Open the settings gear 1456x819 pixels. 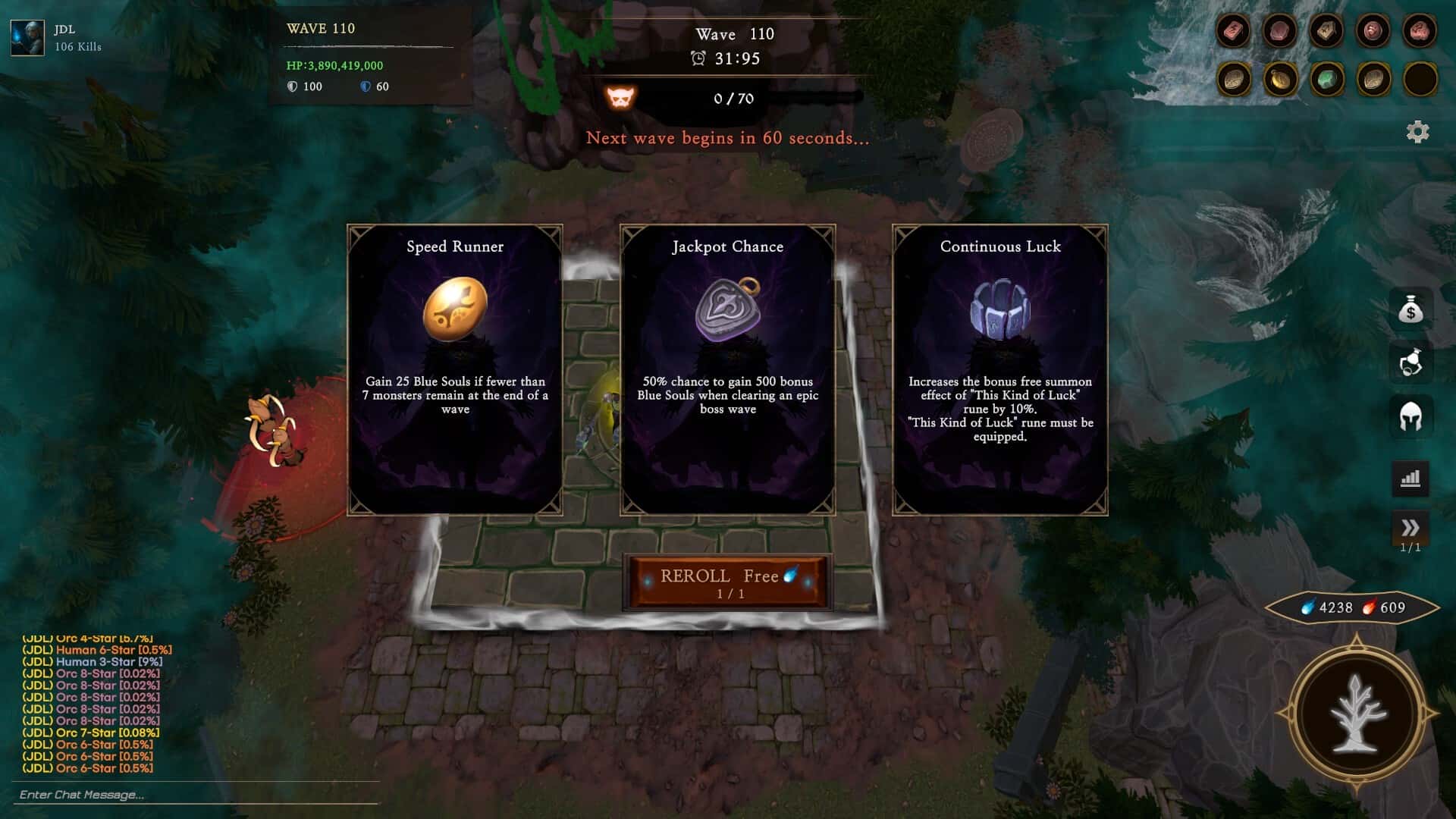(x=1417, y=132)
